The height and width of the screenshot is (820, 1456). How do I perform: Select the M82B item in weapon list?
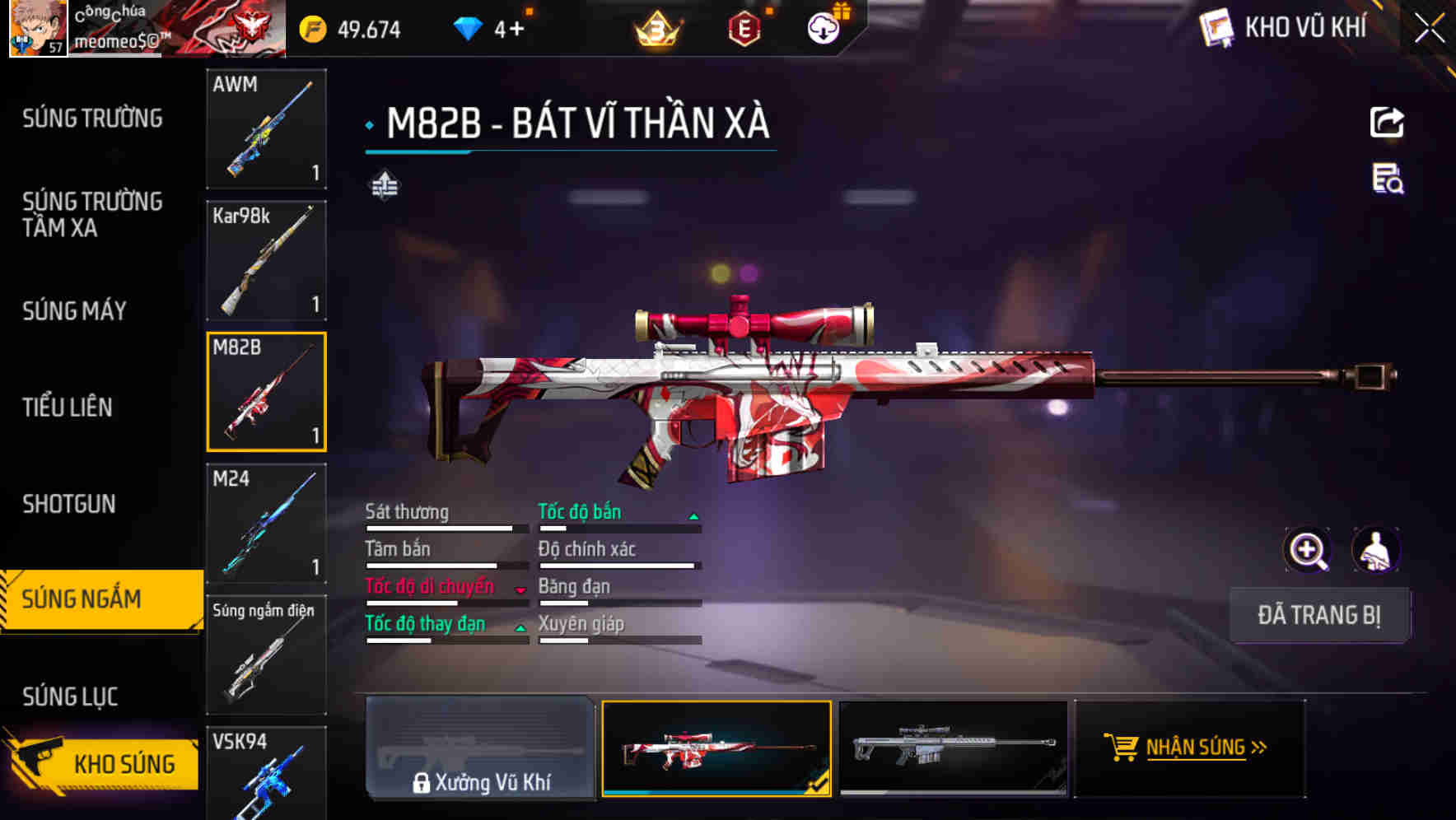266,392
